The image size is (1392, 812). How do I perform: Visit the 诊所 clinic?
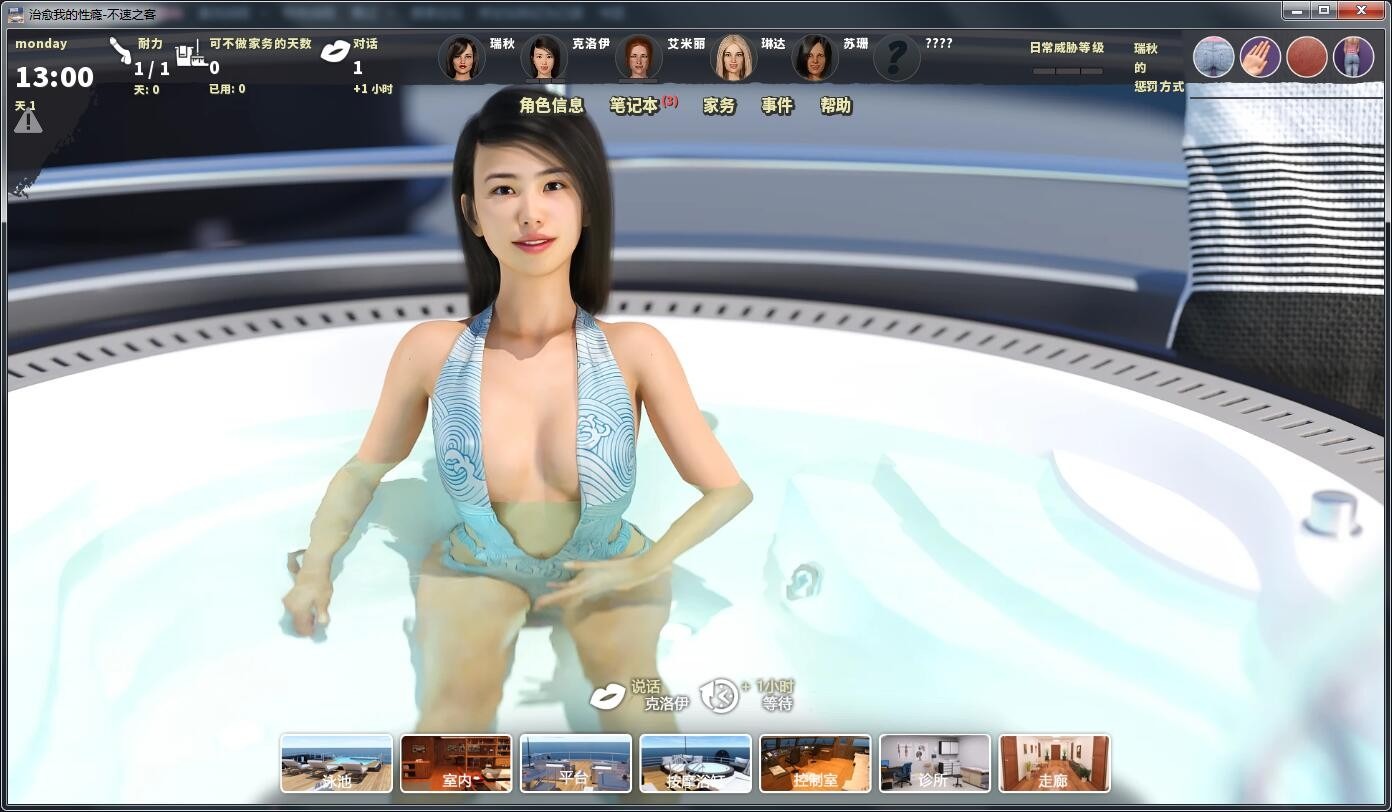click(x=934, y=763)
